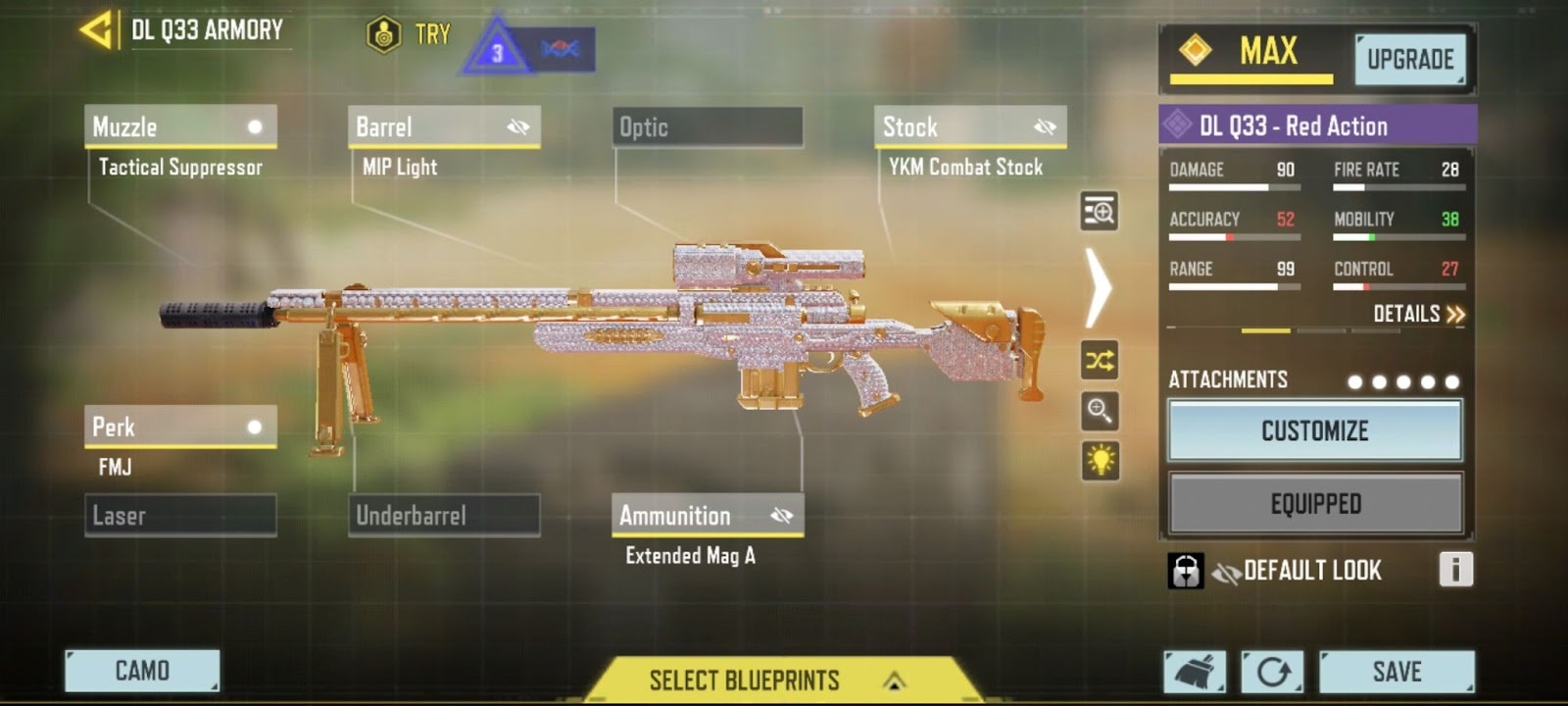1568x706 pixels.
Task: Open the CAMO menu
Action: tap(142, 671)
